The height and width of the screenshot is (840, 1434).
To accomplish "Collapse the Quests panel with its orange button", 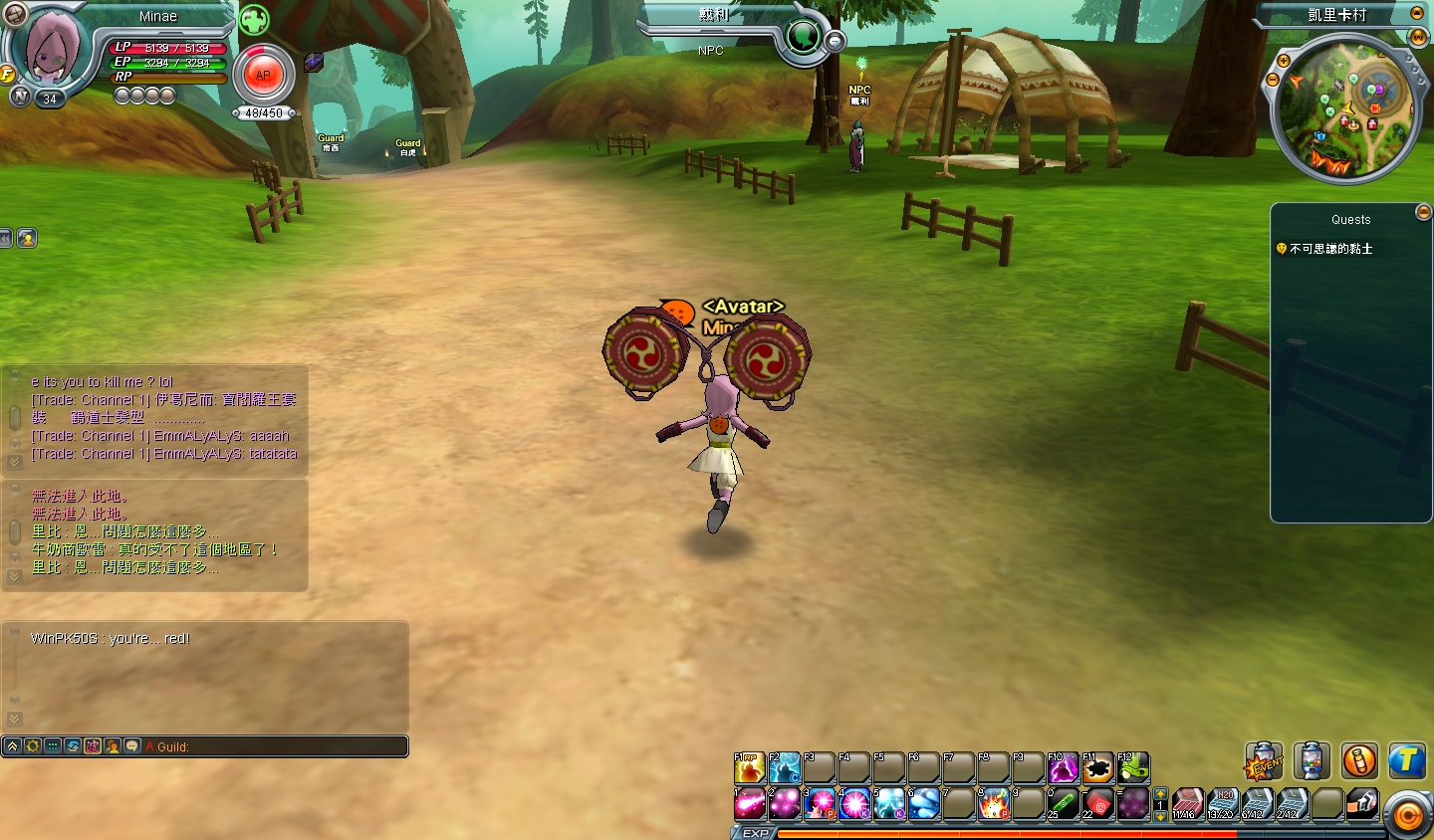I will pyautogui.click(x=1423, y=211).
